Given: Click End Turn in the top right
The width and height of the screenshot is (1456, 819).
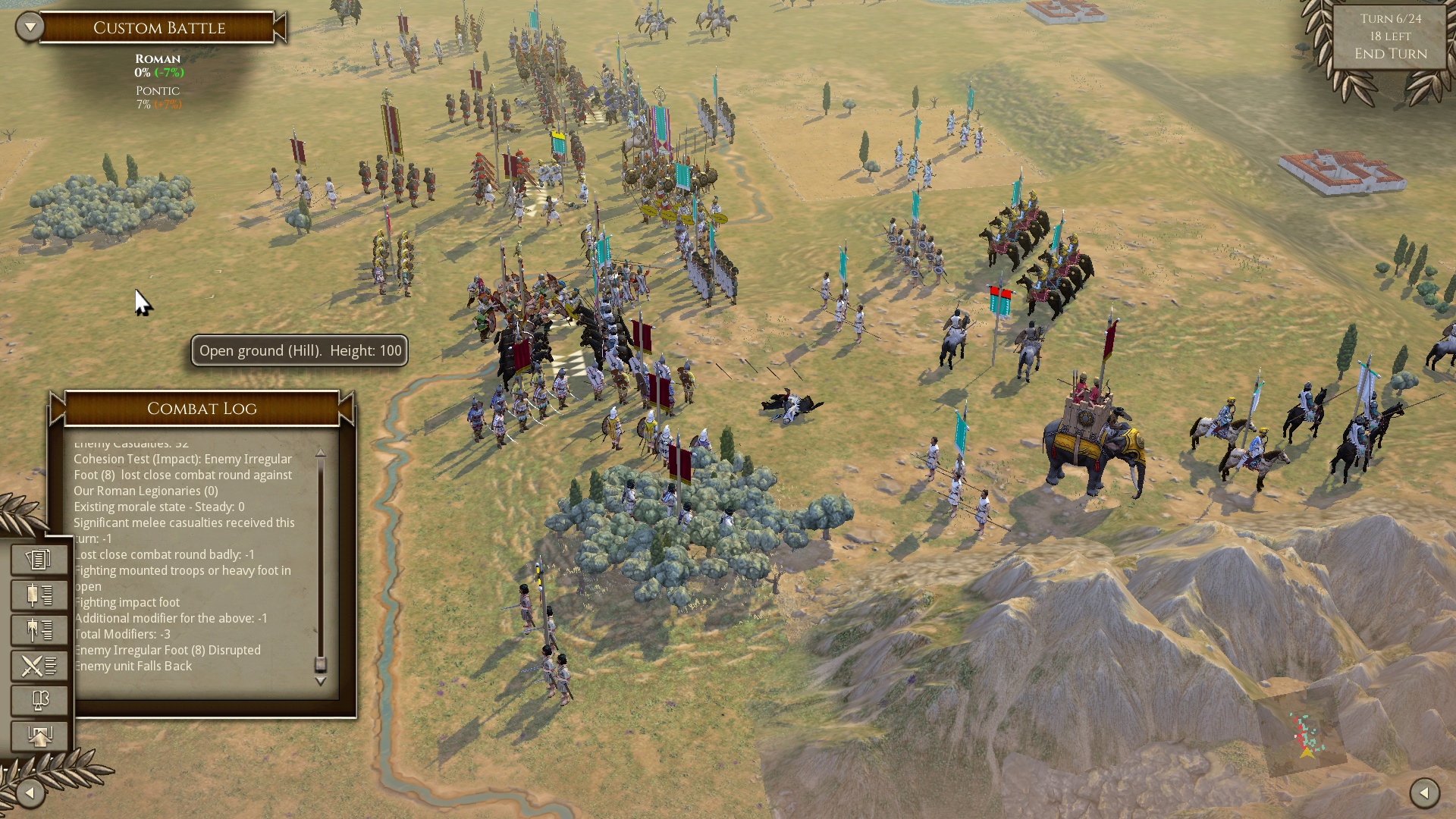Looking at the screenshot, I should pos(1390,54).
